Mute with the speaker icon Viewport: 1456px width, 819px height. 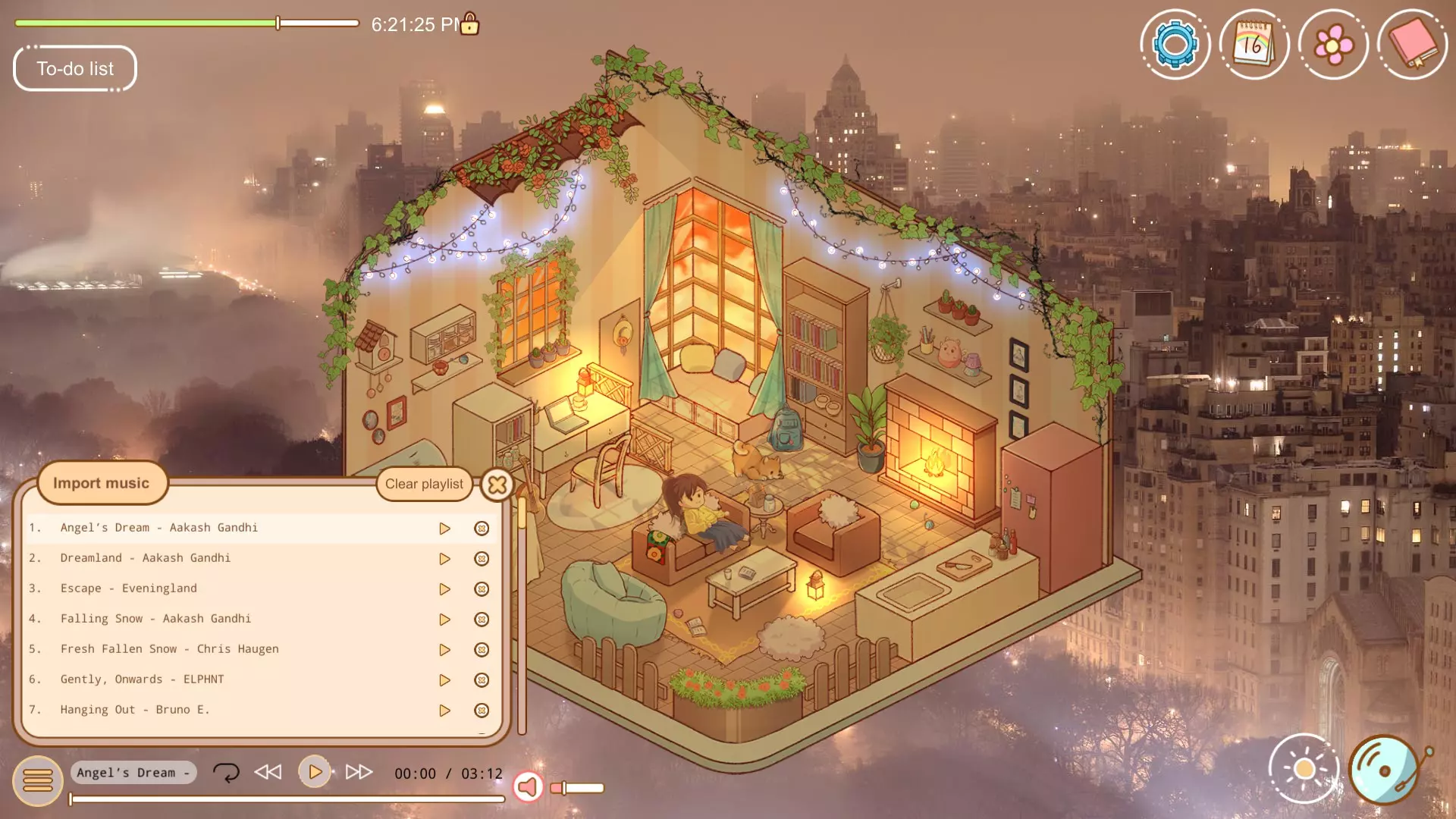529,787
